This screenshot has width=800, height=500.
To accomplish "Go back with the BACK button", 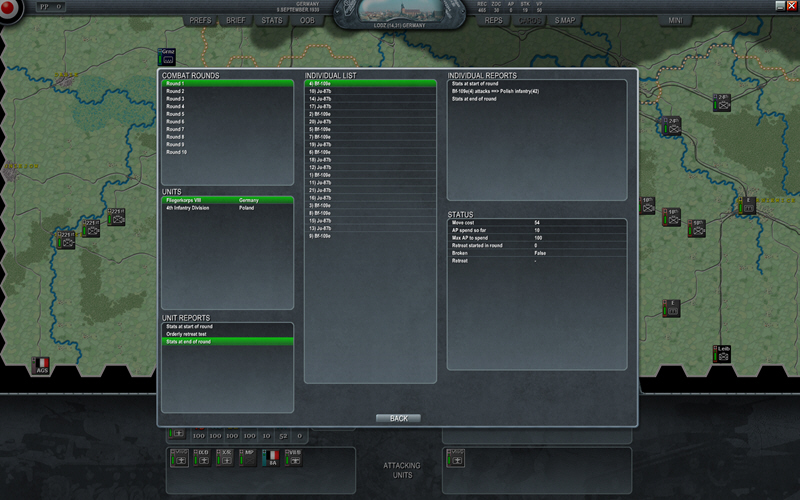I will coord(398,418).
